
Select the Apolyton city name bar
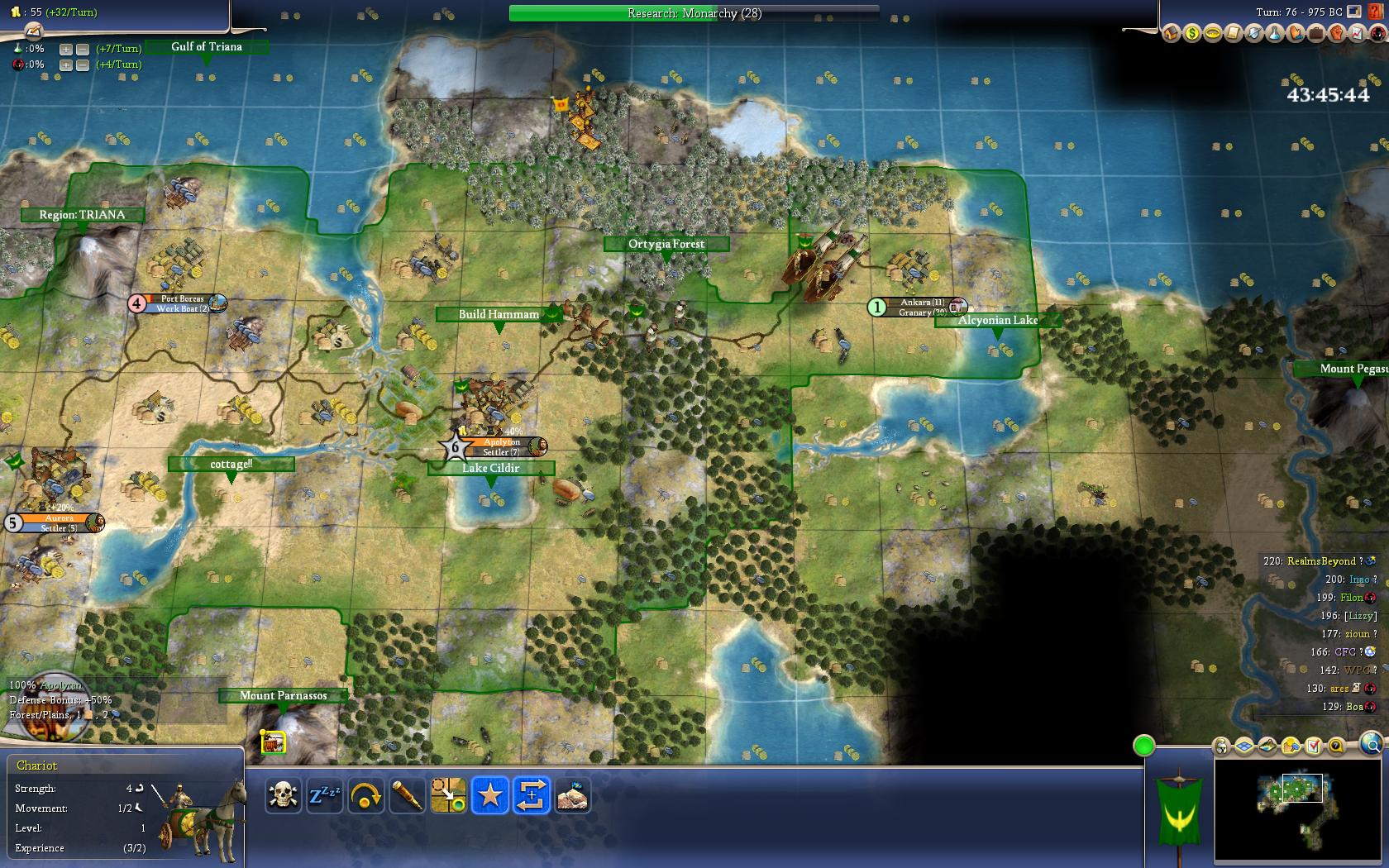502,442
